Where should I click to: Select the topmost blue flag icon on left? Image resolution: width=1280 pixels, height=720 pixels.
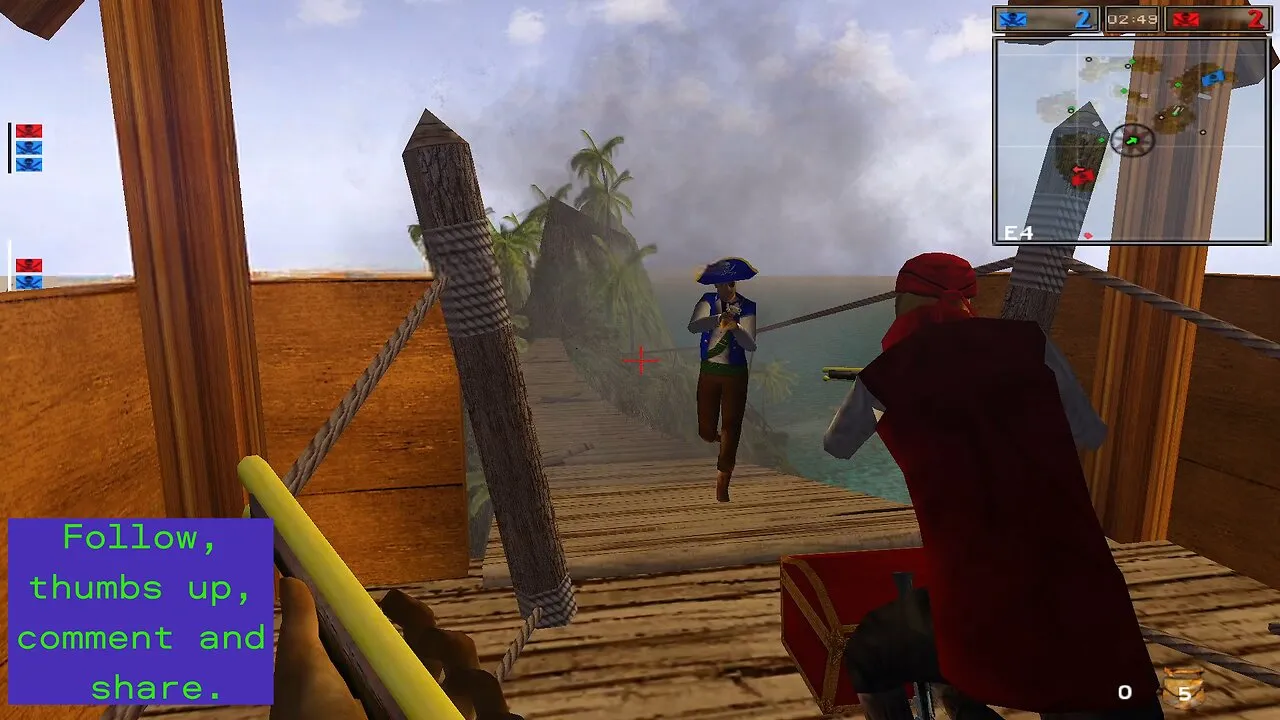(x=29, y=147)
